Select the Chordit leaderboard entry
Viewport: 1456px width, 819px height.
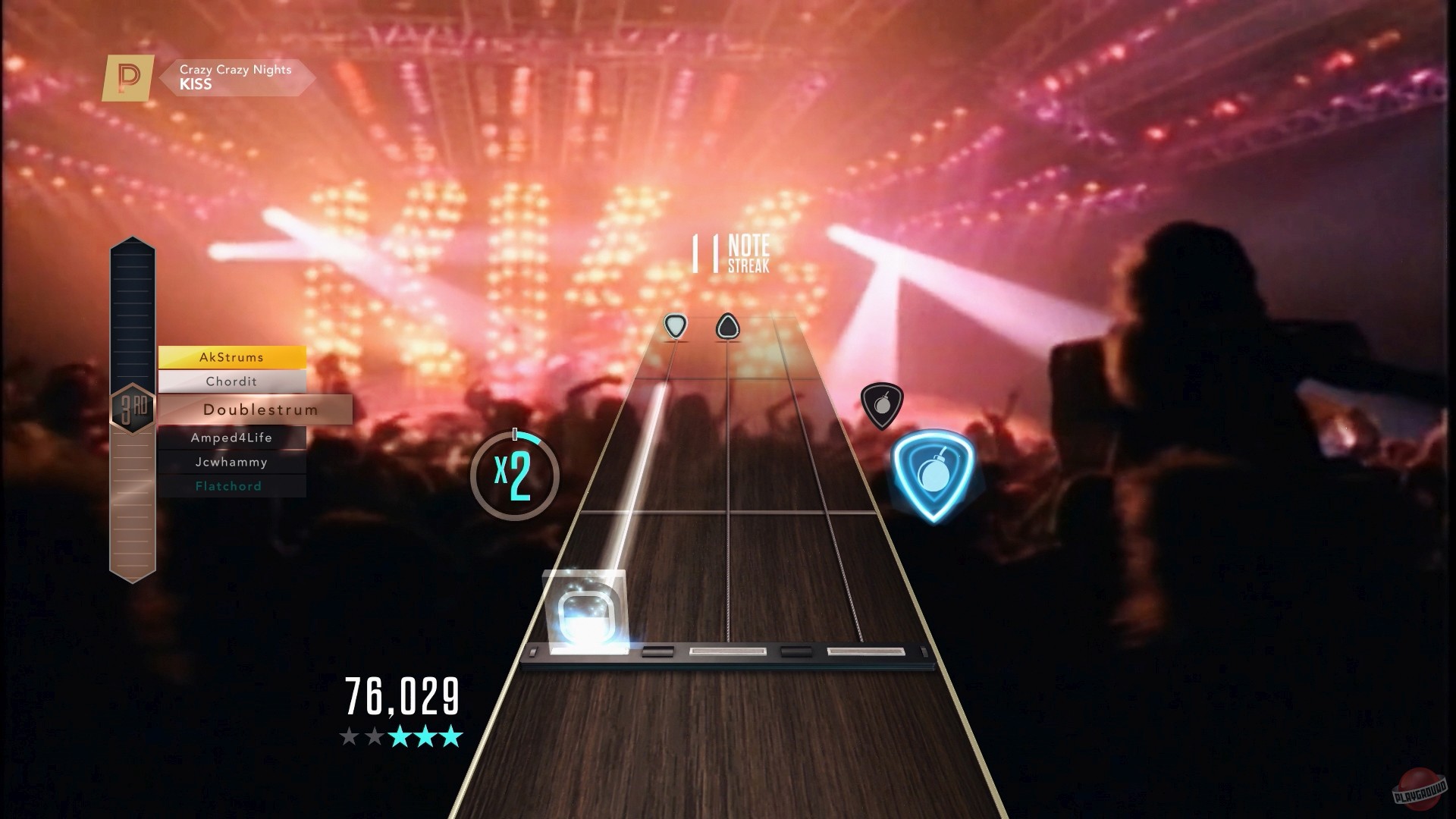click(231, 381)
